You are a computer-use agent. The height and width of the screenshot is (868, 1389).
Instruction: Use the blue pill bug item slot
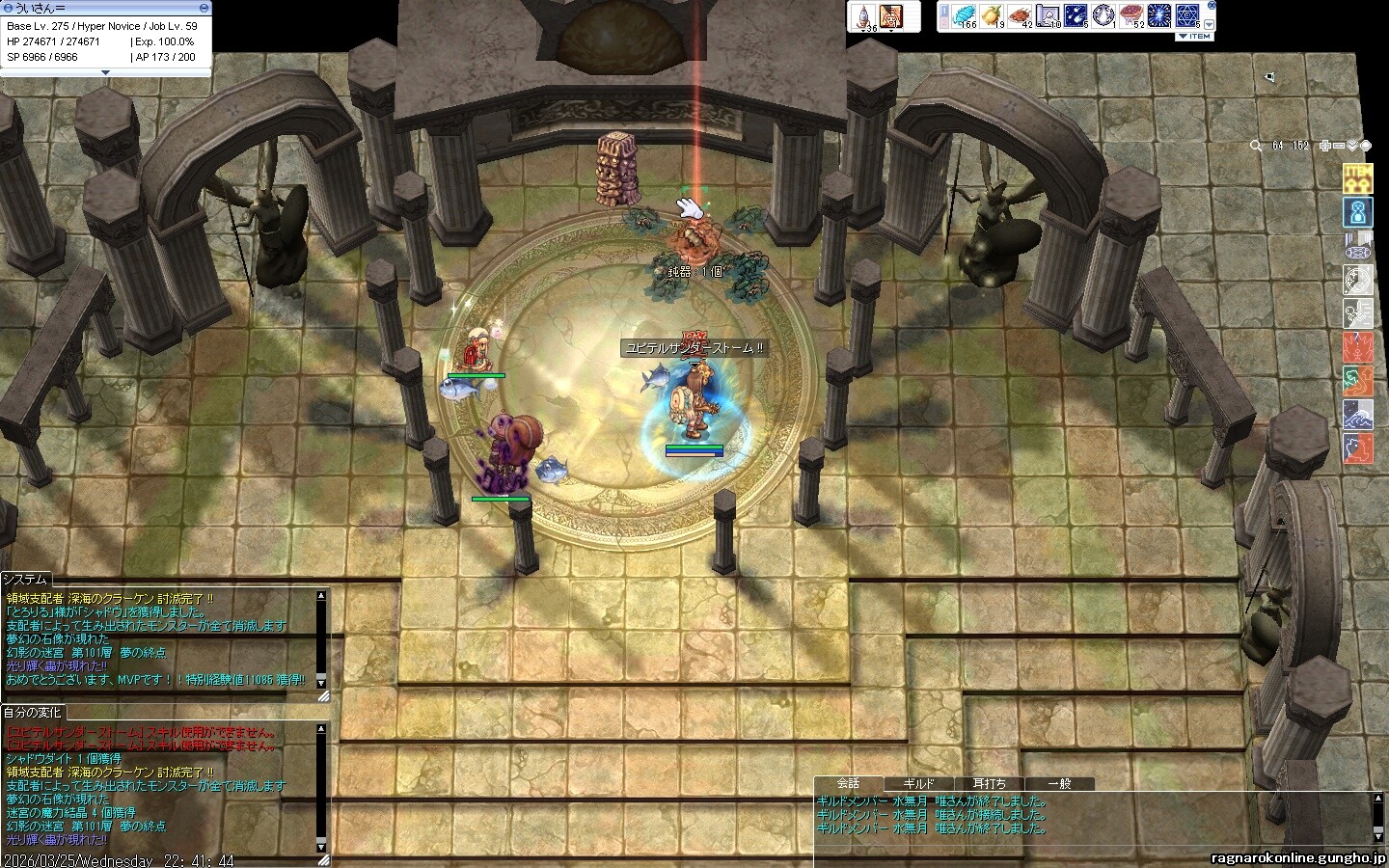click(x=965, y=15)
